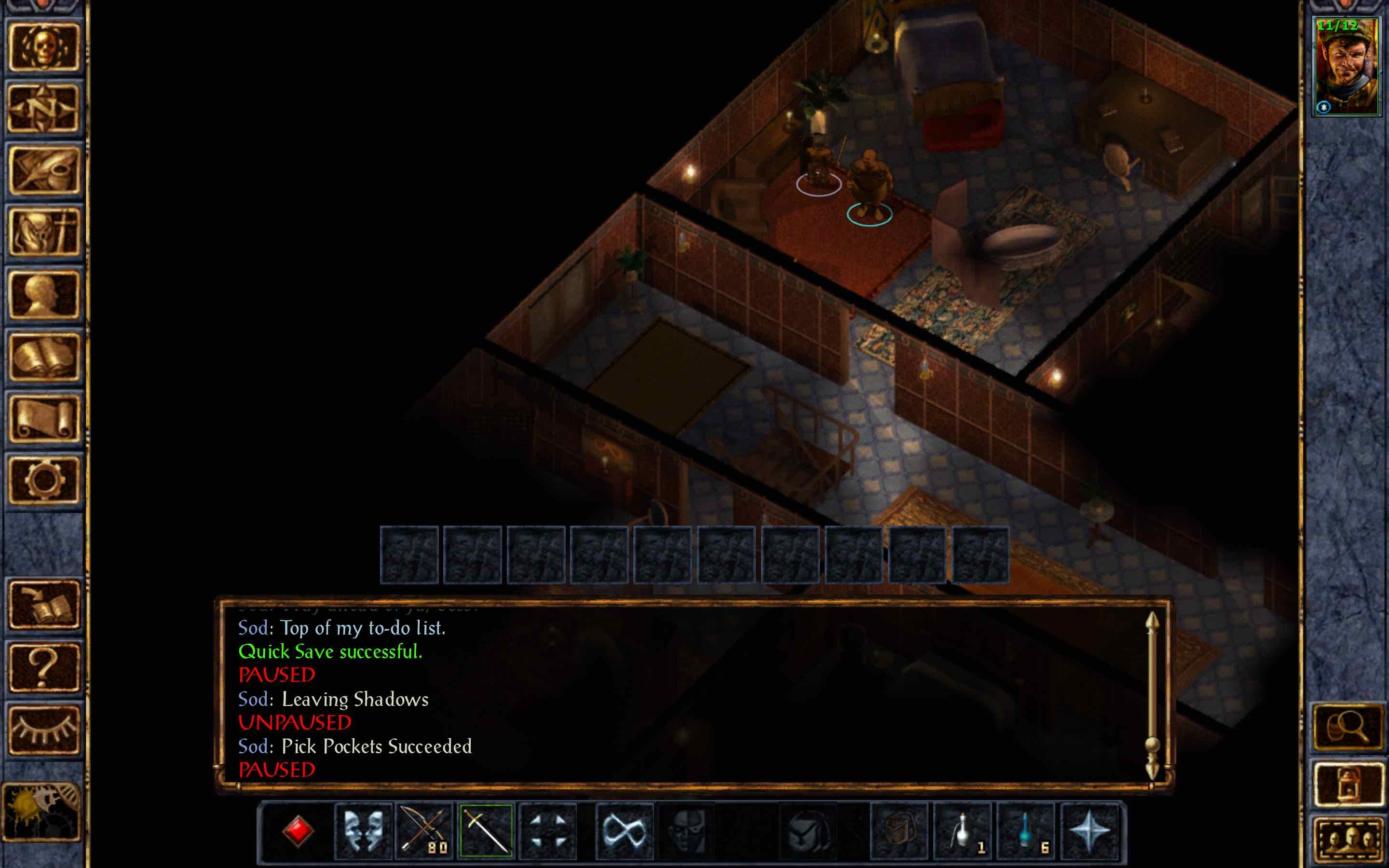The image size is (1389, 868).
Task: Open the Inventory screen
Action: (46, 232)
